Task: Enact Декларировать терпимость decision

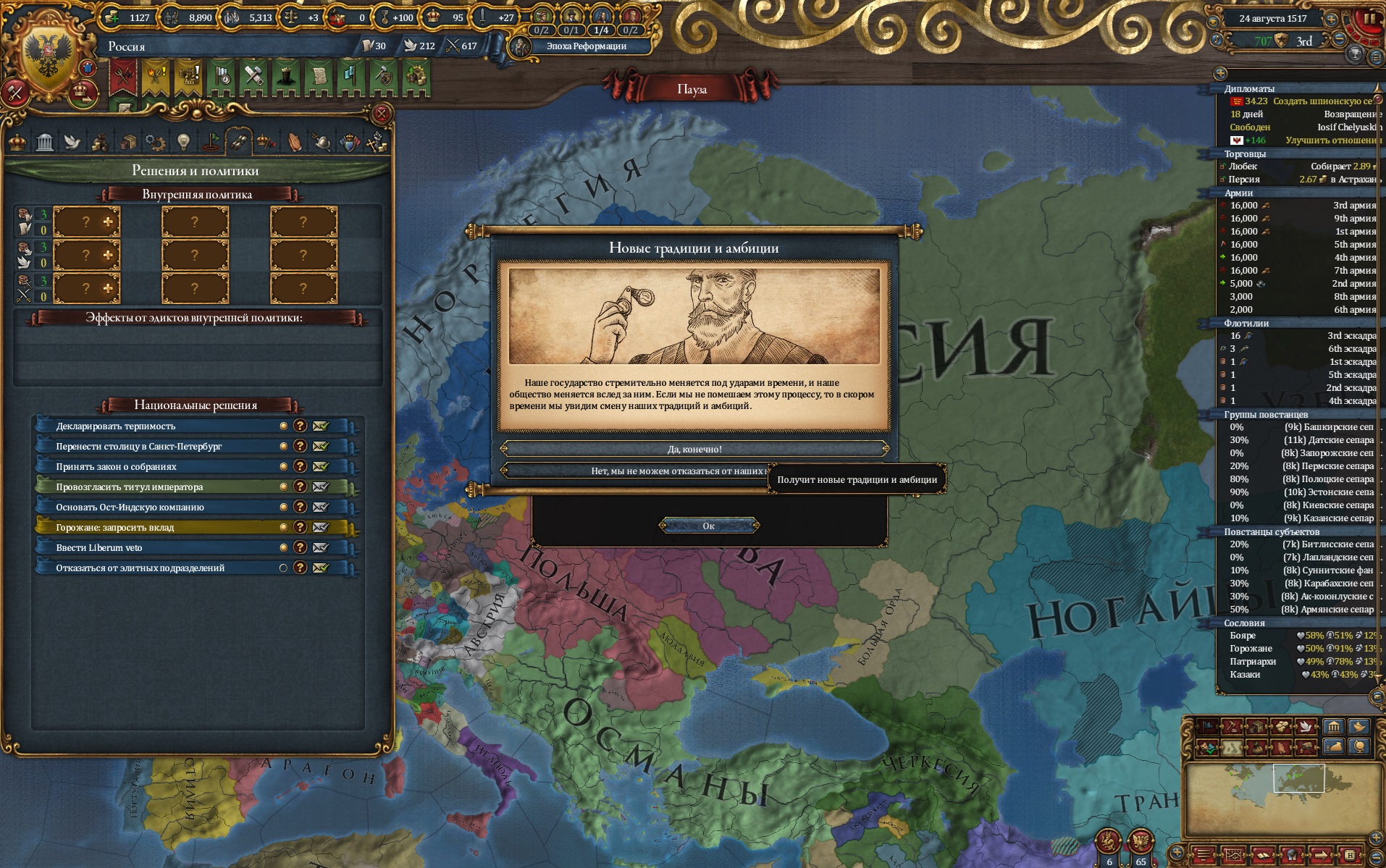Action: (321, 426)
